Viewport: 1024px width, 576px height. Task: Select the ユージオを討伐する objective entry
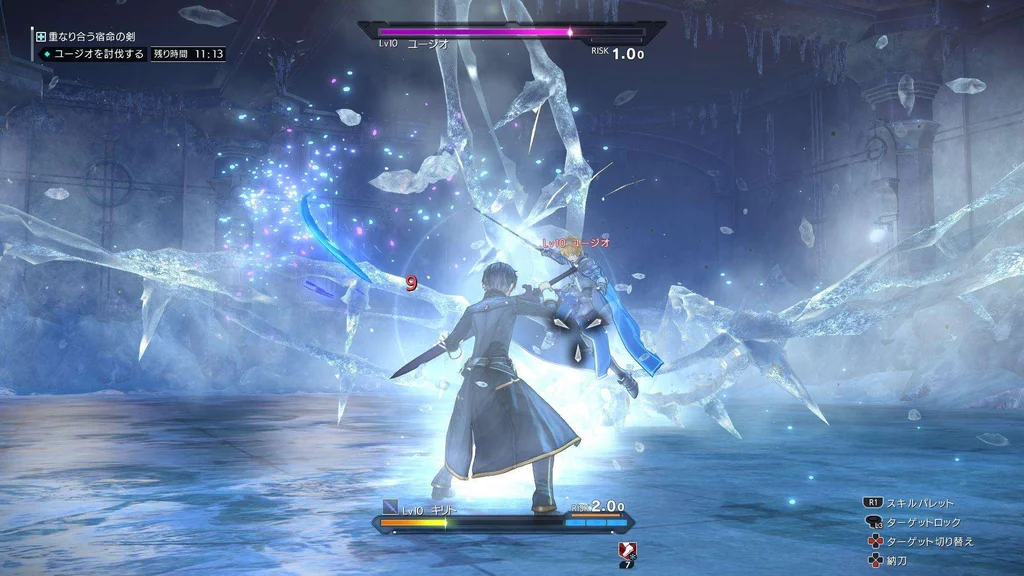(98, 54)
